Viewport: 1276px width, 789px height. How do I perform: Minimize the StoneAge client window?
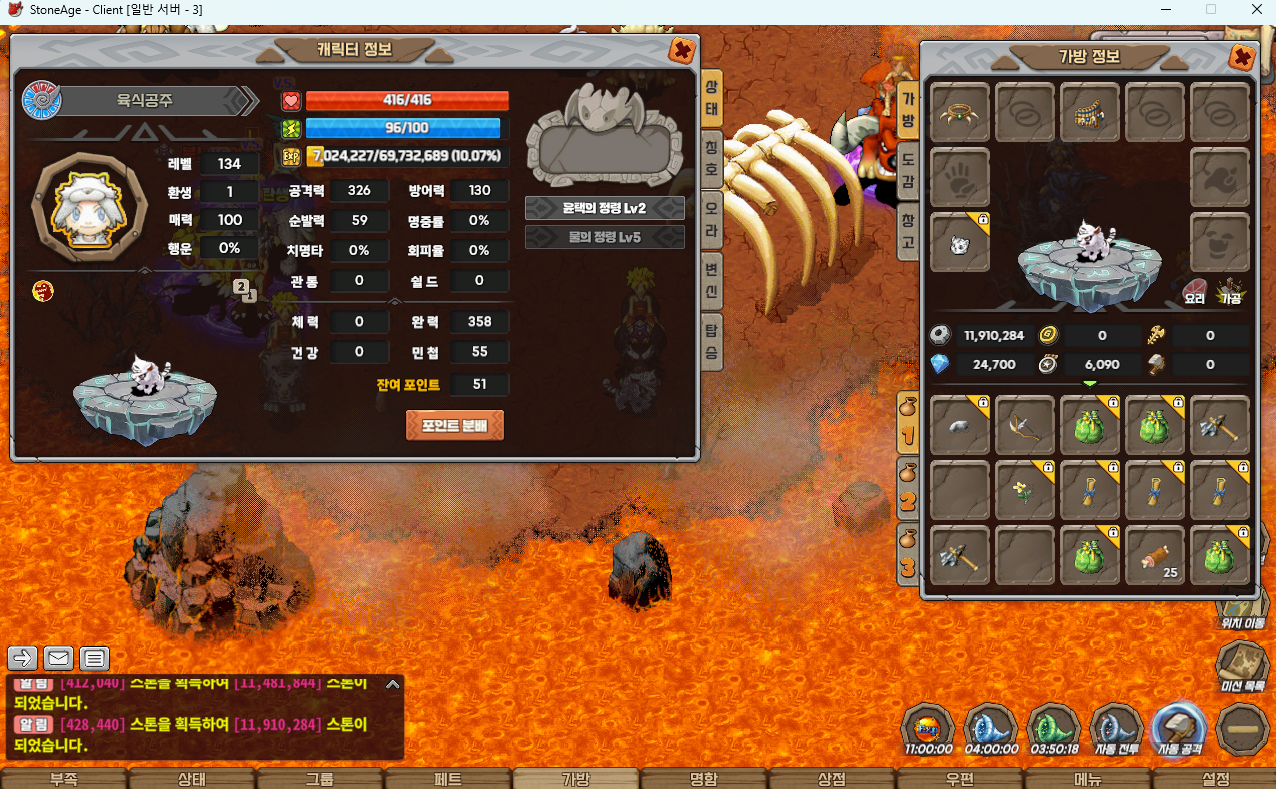coord(1164,9)
